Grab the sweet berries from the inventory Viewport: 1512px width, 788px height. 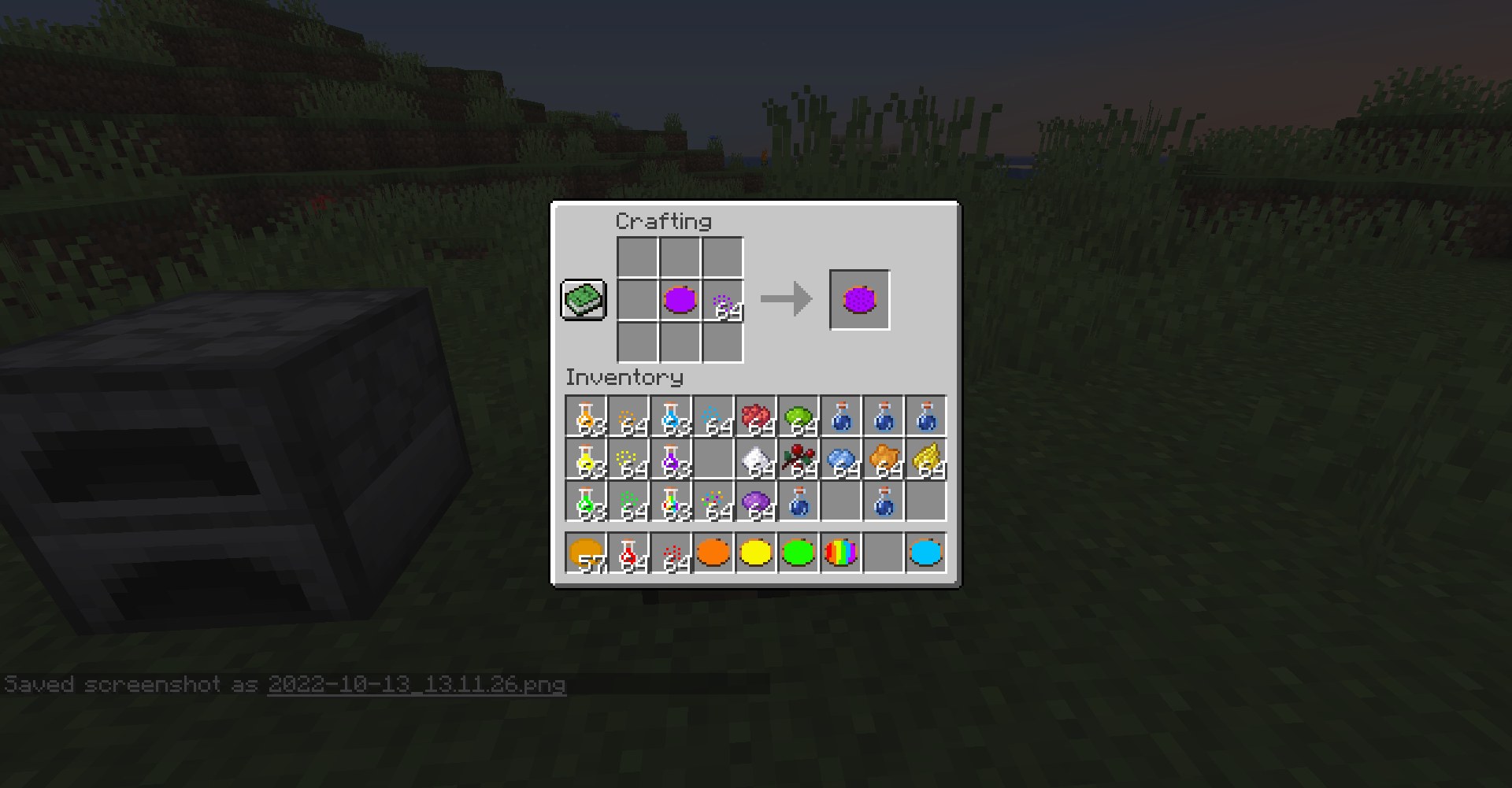799,460
